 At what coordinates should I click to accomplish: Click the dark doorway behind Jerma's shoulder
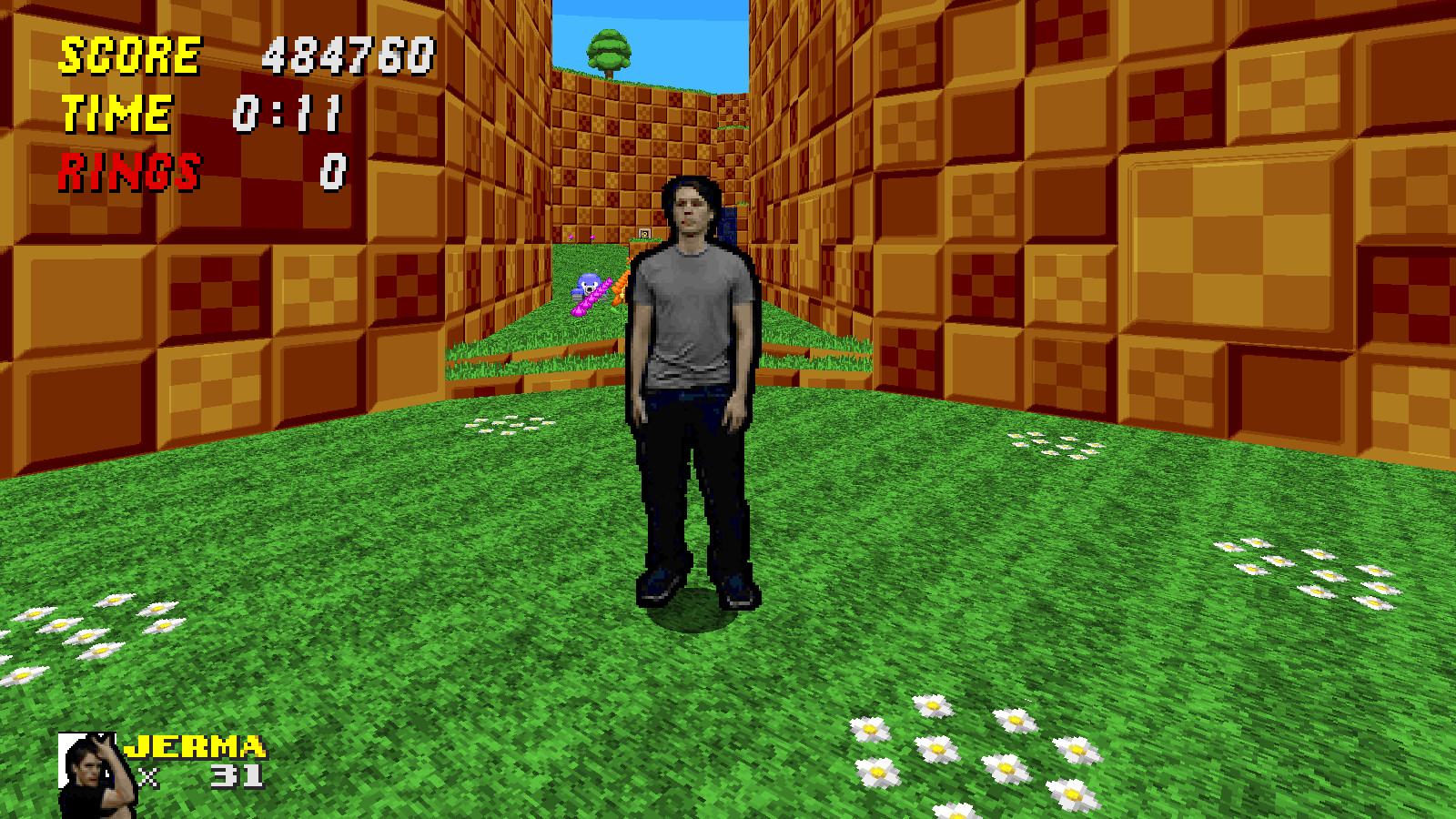(728, 226)
